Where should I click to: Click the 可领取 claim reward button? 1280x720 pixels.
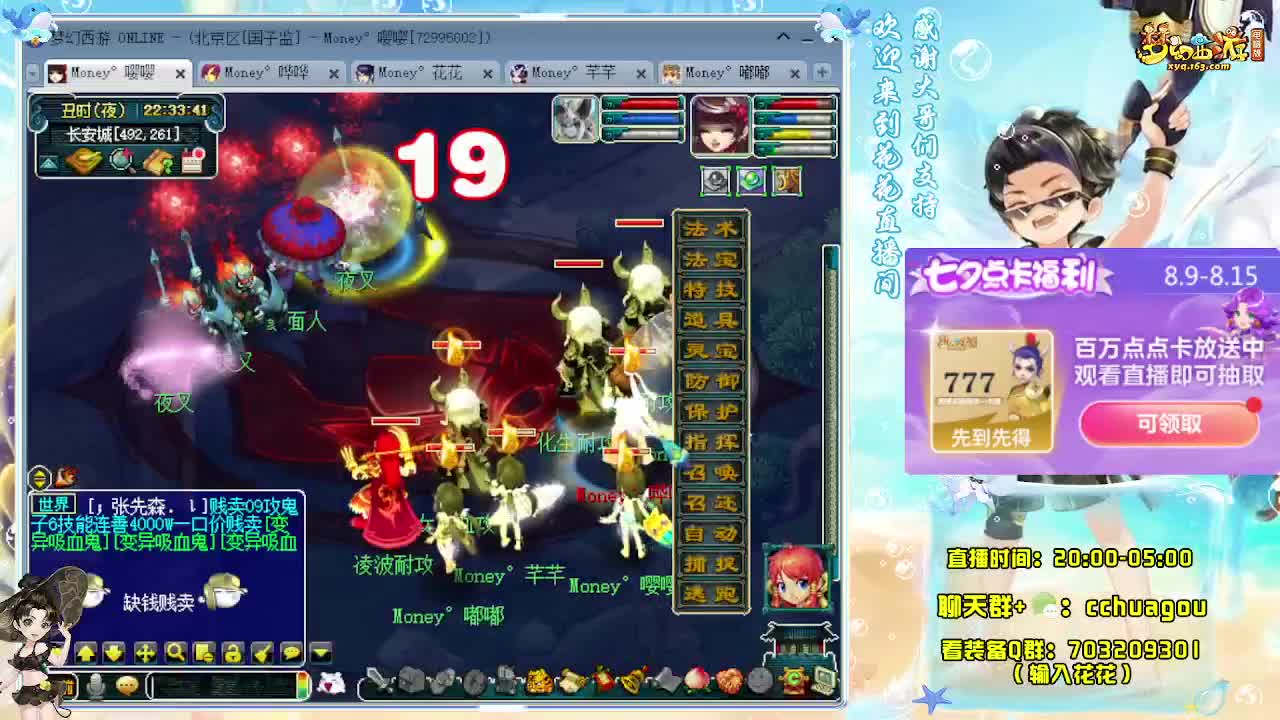pos(1168,424)
